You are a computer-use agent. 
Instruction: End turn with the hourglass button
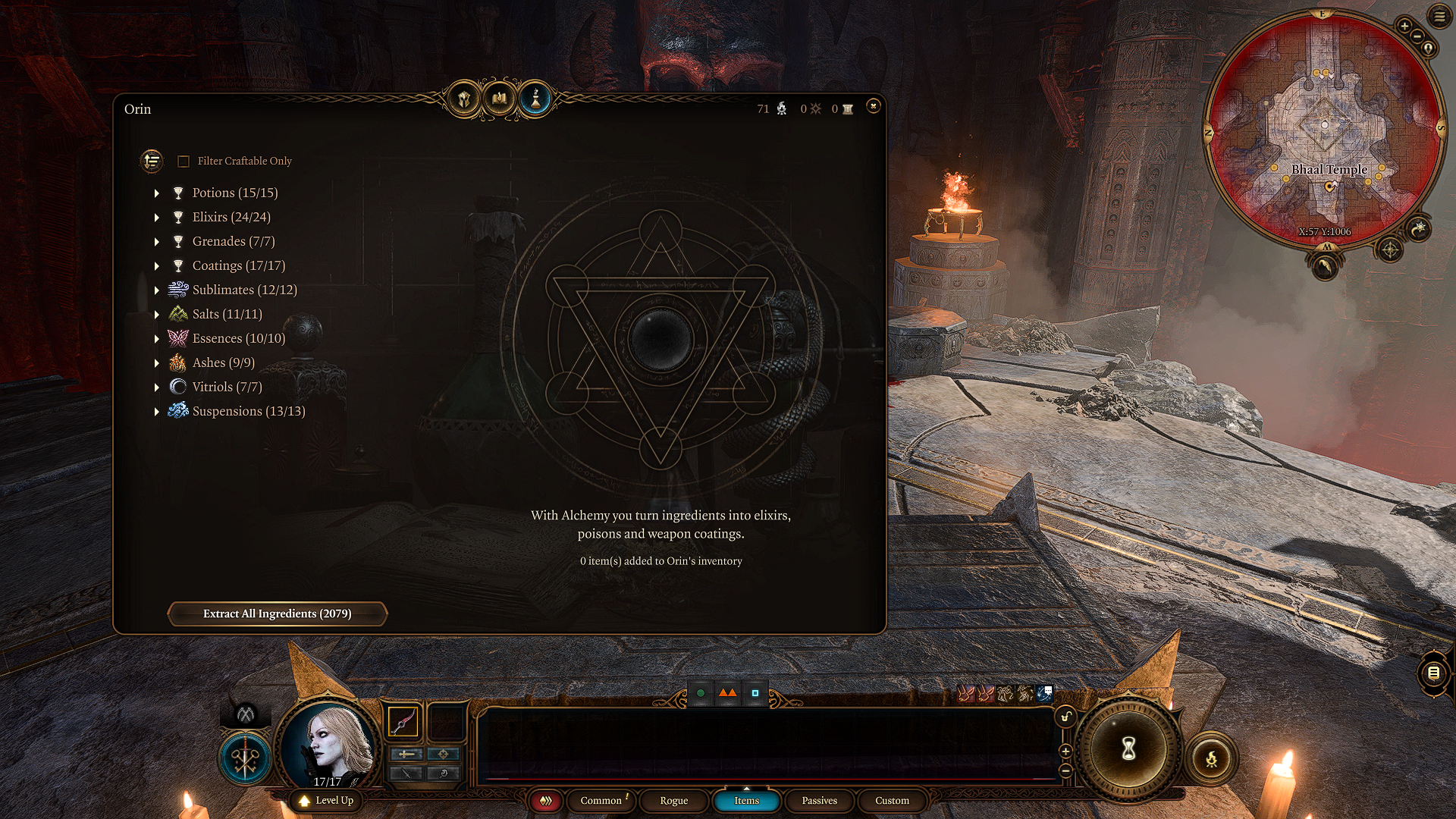[x=1128, y=749]
